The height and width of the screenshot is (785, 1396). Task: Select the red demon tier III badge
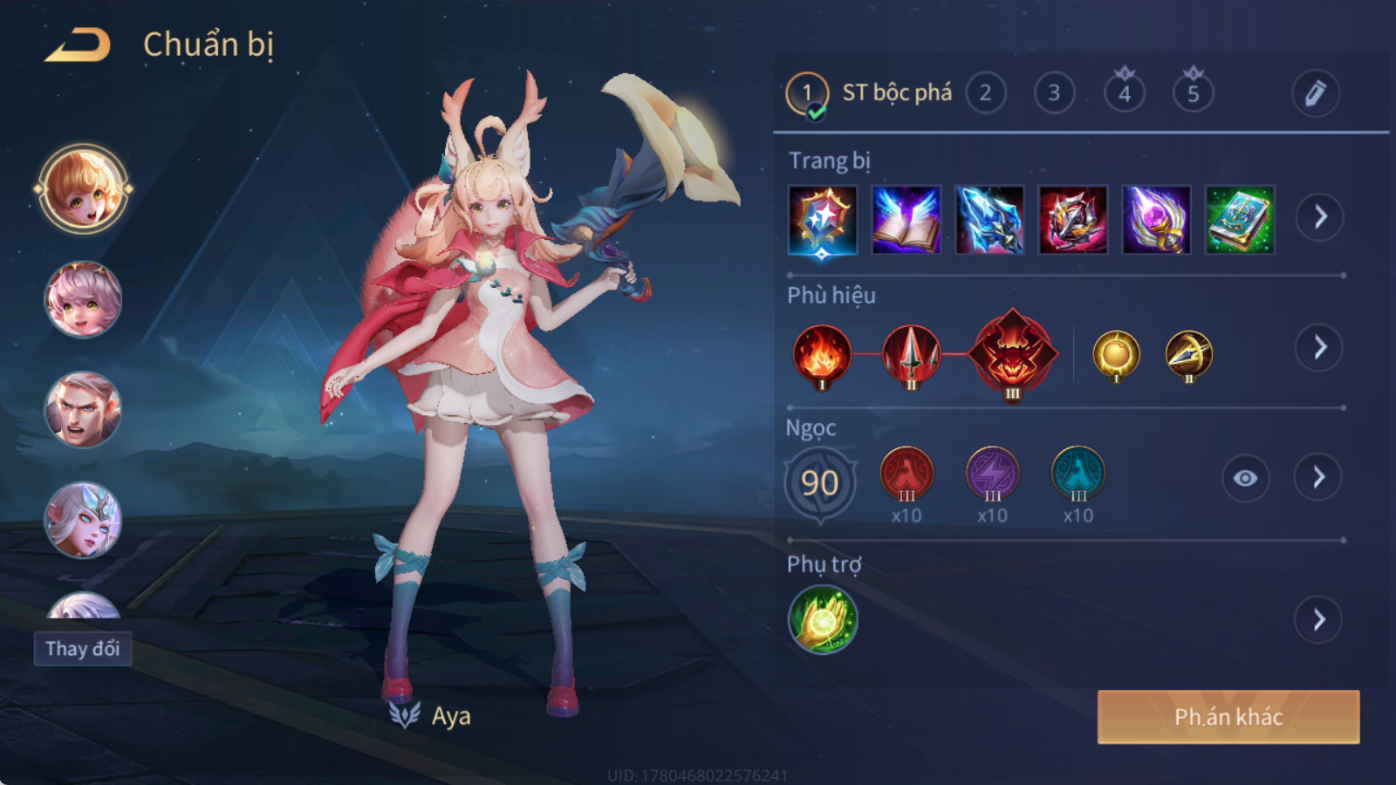point(1012,355)
